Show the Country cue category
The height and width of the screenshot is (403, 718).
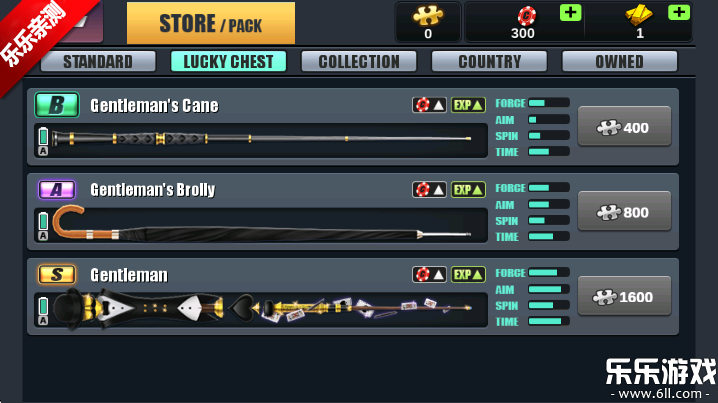[489, 61]
